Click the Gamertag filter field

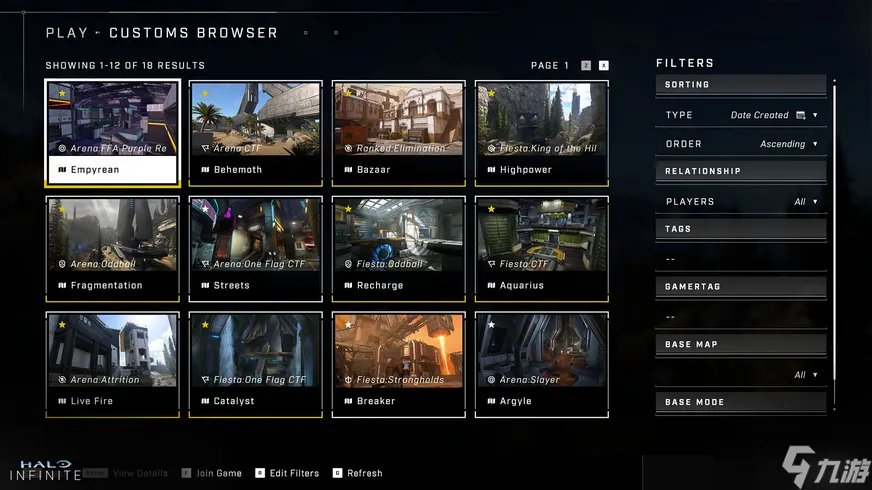point(741,317)
